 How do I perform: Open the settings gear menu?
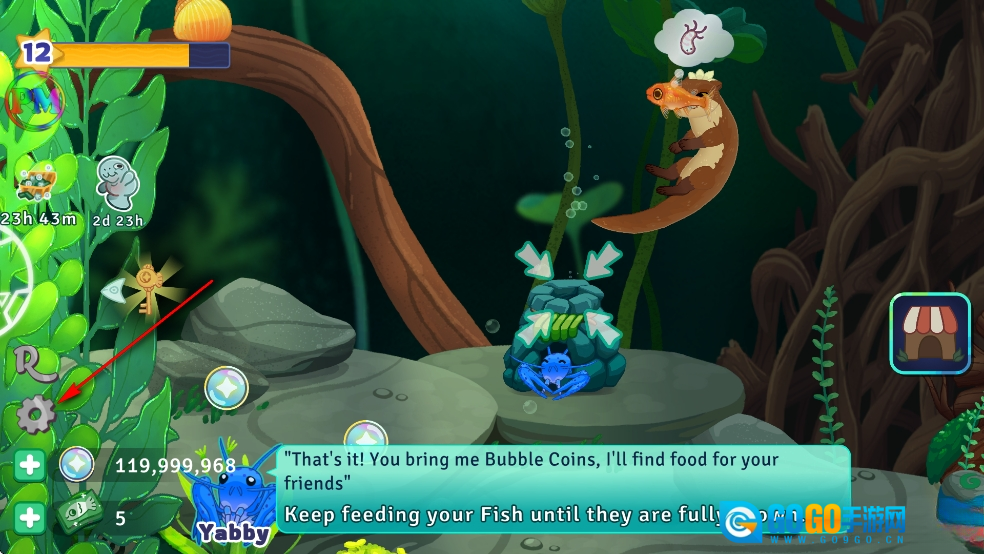click(36, 414)
